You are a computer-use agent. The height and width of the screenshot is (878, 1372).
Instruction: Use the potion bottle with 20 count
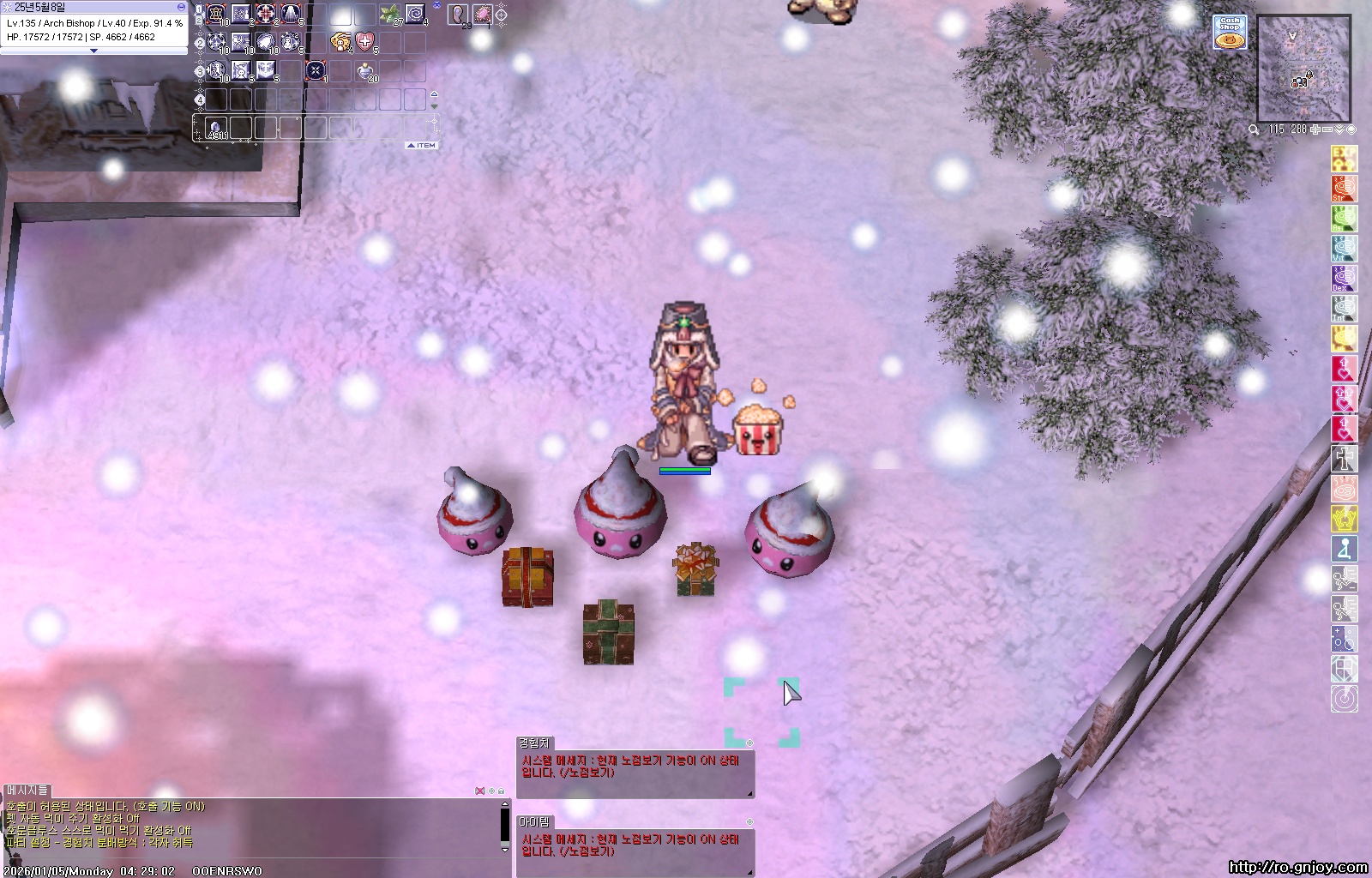tap(366, 71)
